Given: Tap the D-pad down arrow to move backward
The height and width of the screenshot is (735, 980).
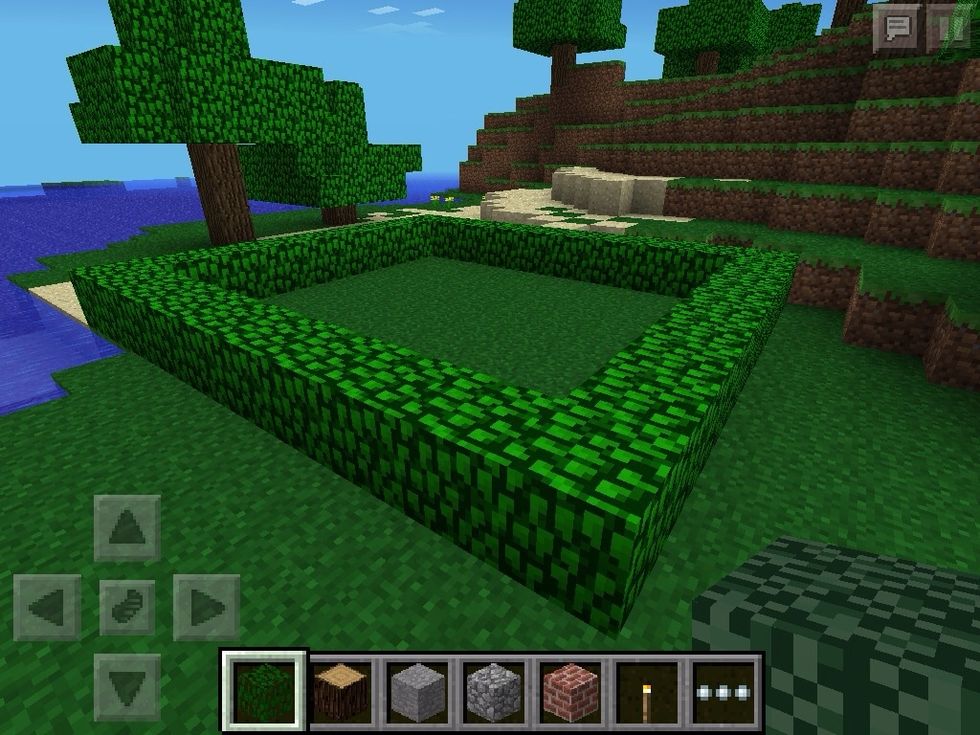Looking at the screenshot, I should tap(127, 687).
